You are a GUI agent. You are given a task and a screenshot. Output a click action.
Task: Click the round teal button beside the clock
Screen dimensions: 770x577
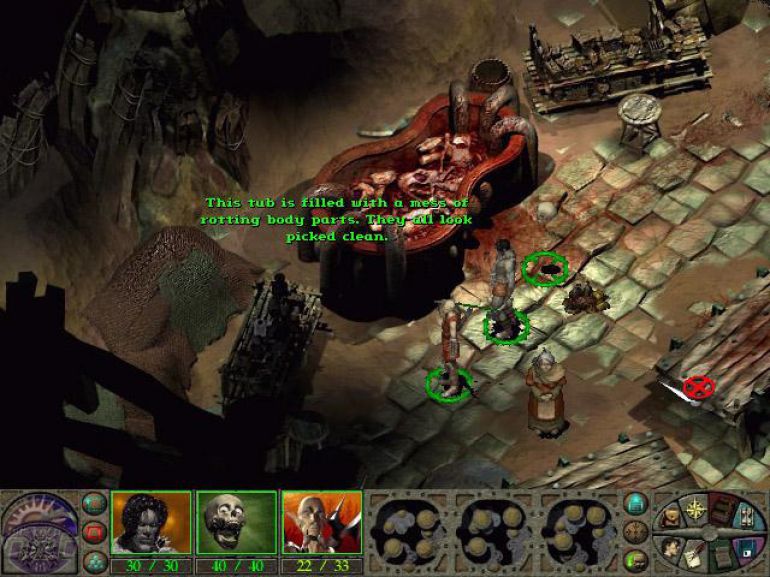(93, 503)
